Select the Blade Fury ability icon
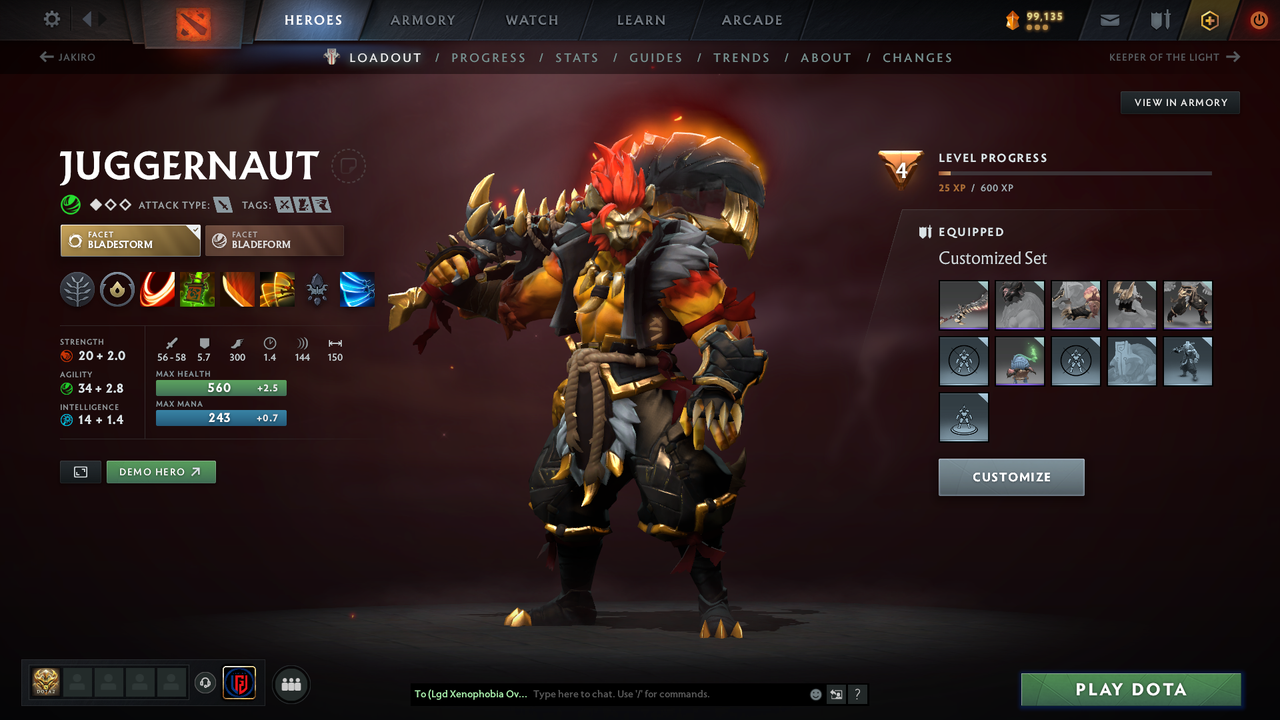 coord(157,290)
